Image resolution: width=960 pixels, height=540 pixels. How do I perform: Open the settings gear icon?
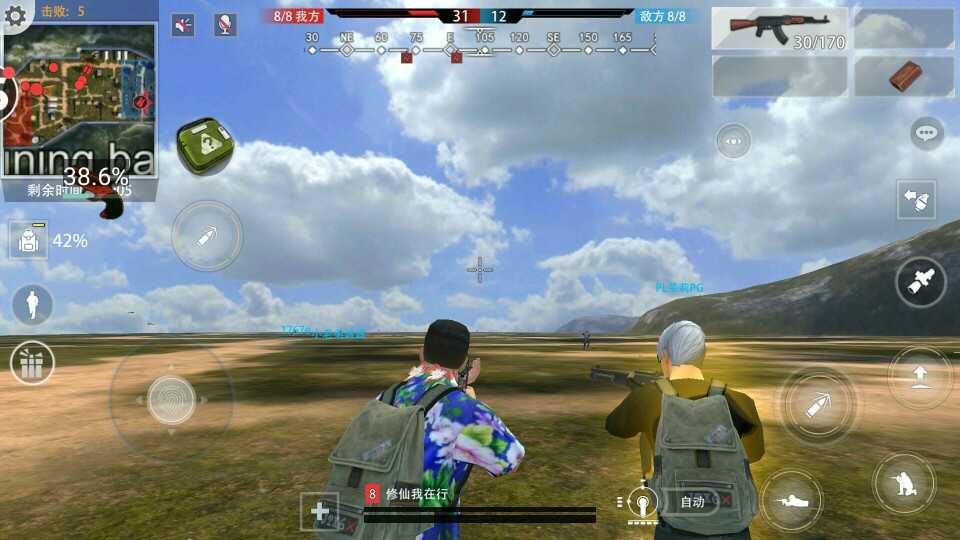pos(15,15)
